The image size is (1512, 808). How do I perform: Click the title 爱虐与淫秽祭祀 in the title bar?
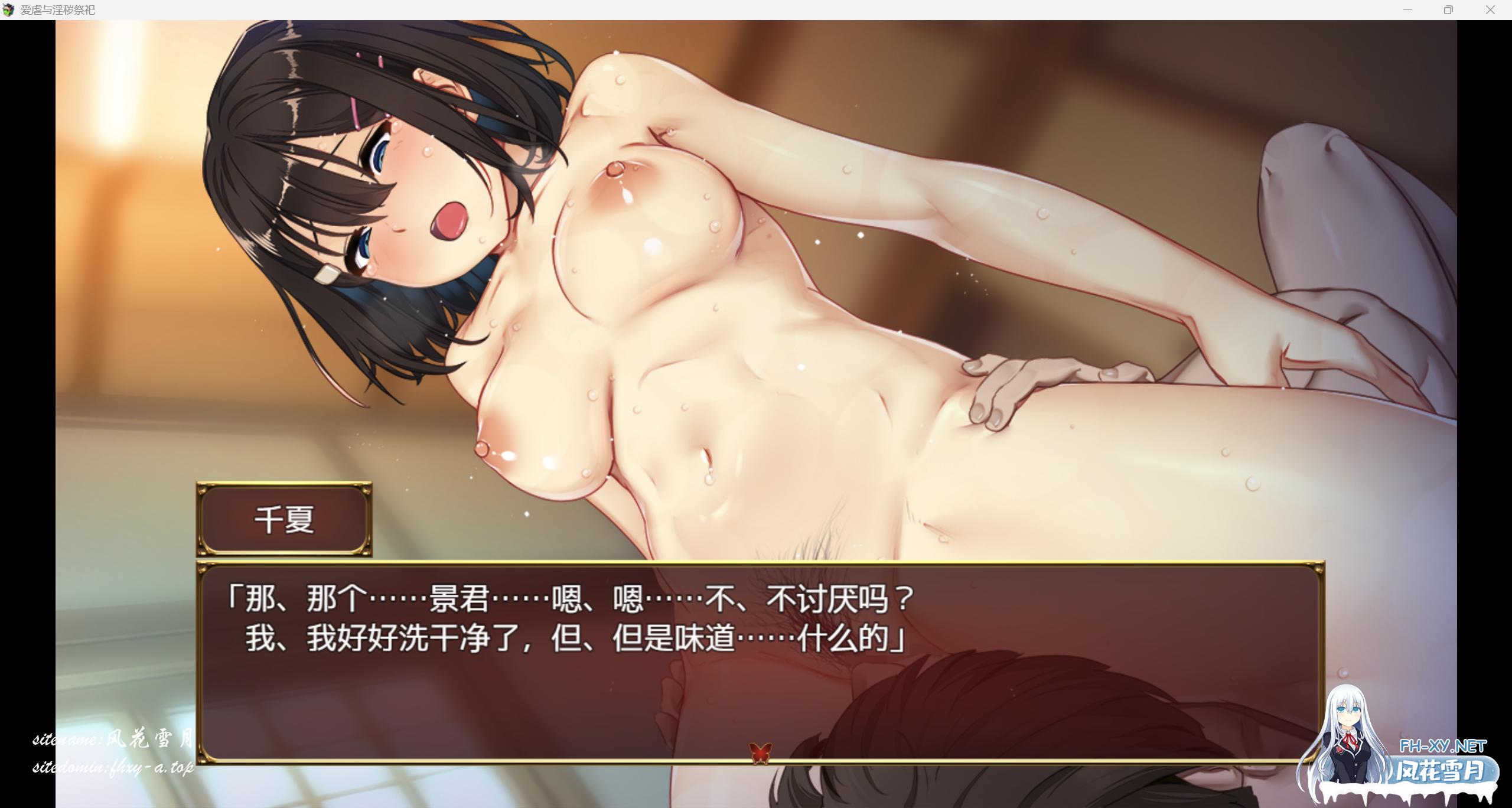point(57,9)
